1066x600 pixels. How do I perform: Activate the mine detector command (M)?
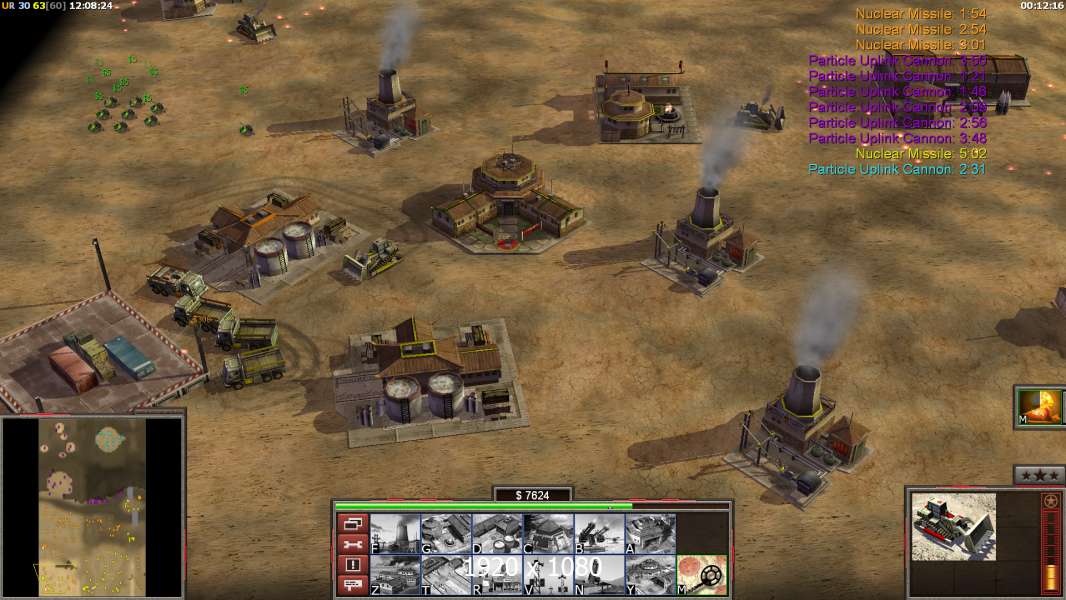point(702,575)
